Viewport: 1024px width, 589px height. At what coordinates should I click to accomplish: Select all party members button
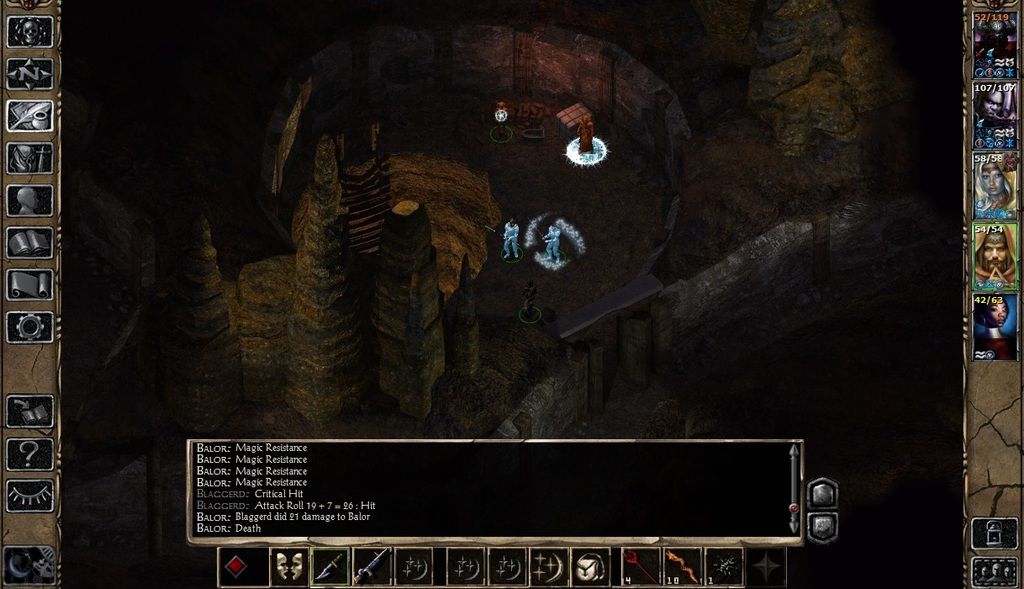click(x=994, y=572)
